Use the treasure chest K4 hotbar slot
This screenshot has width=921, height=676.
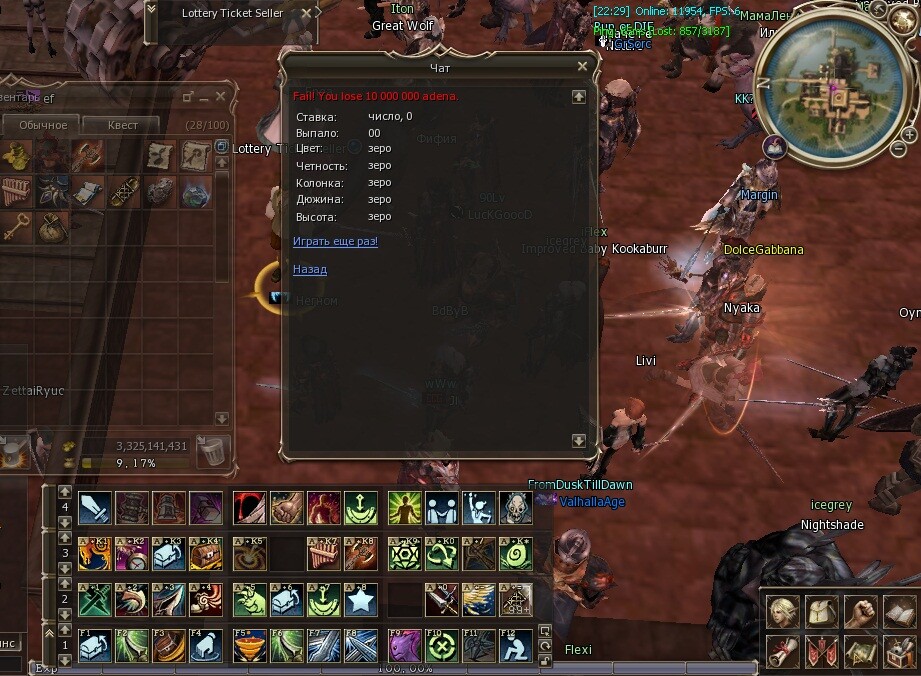(x=206, y=553)
